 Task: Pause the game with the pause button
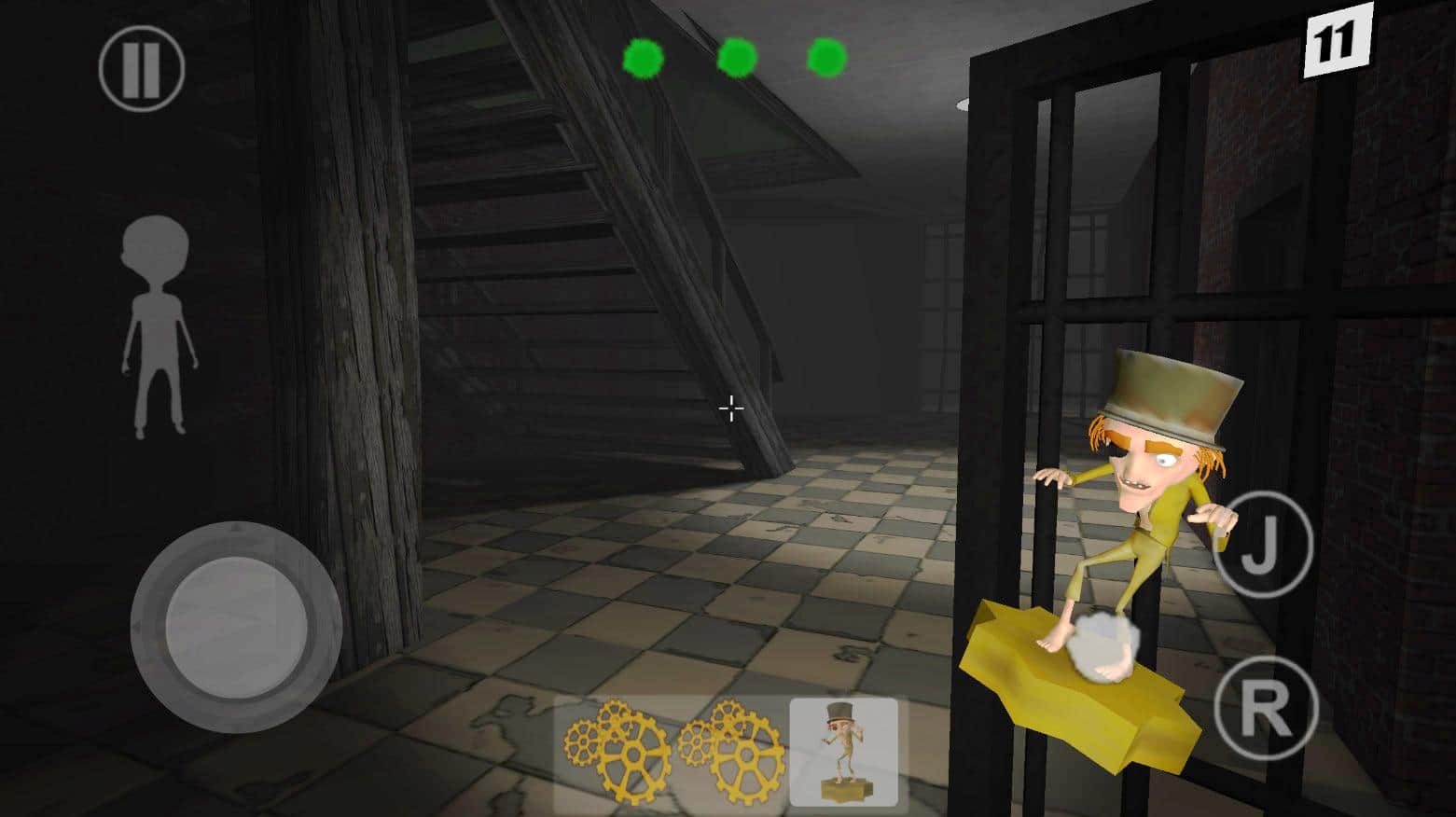point(142,68)
